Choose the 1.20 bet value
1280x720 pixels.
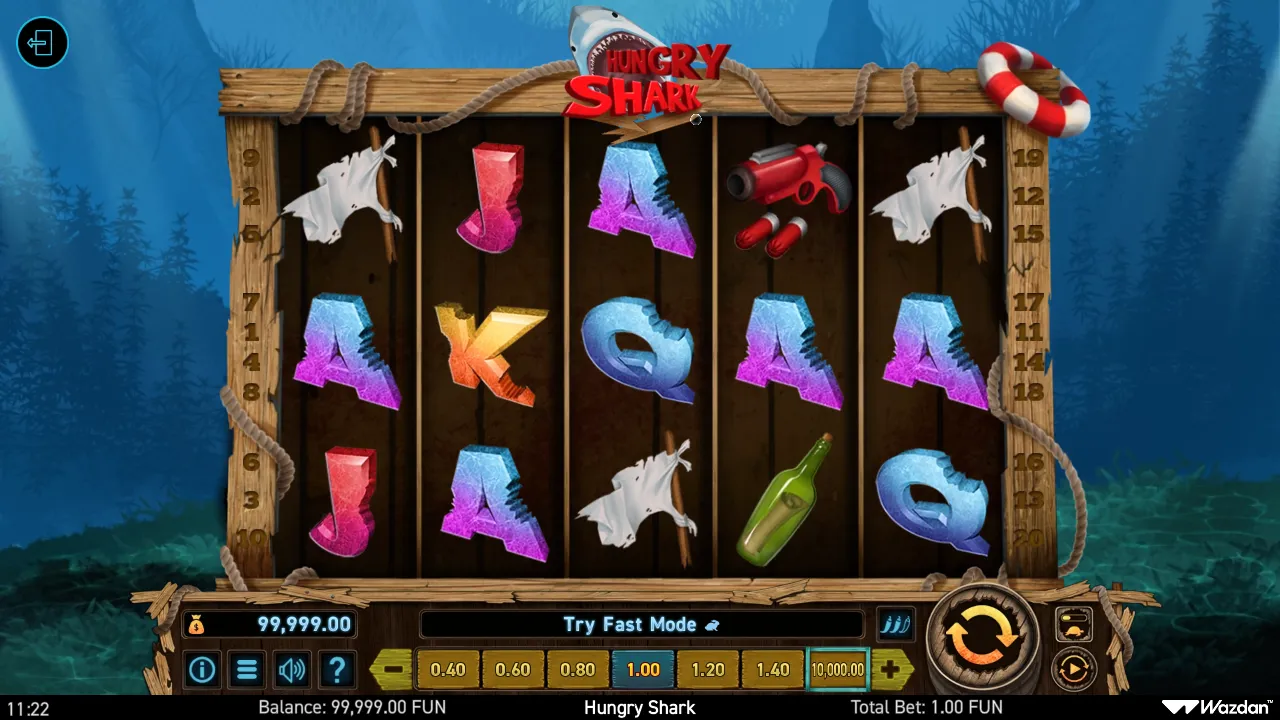(x=708, y=669)
